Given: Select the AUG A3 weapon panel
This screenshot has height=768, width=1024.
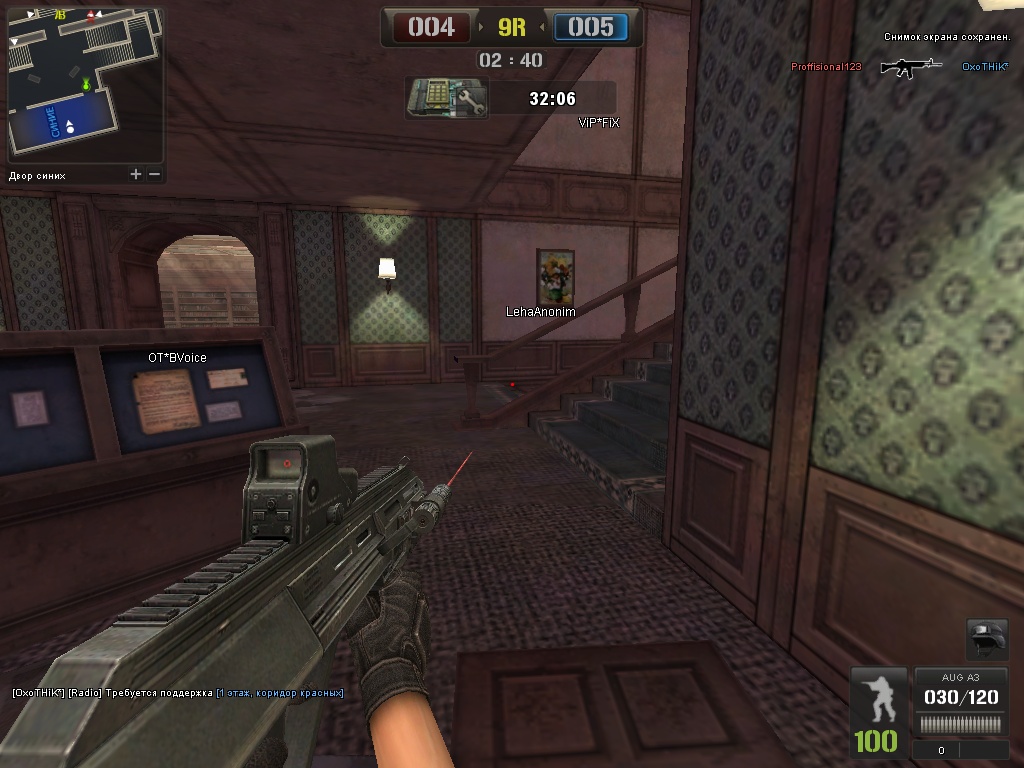Looking at the screenshot, I should pos(961,703).
